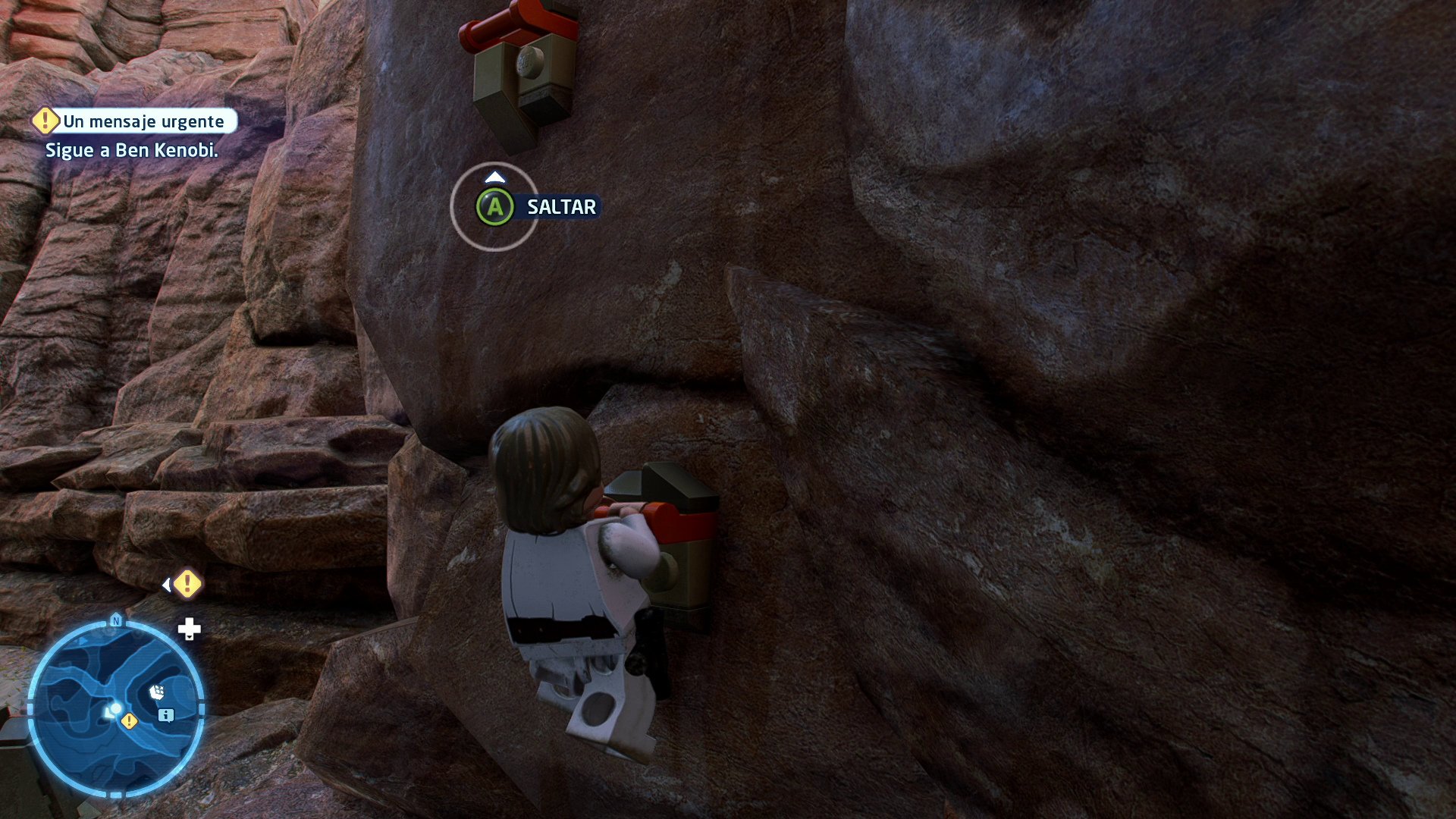Click the small arrow under the crosshair
The image size is (1456, 819).
(x=189, y=639)
